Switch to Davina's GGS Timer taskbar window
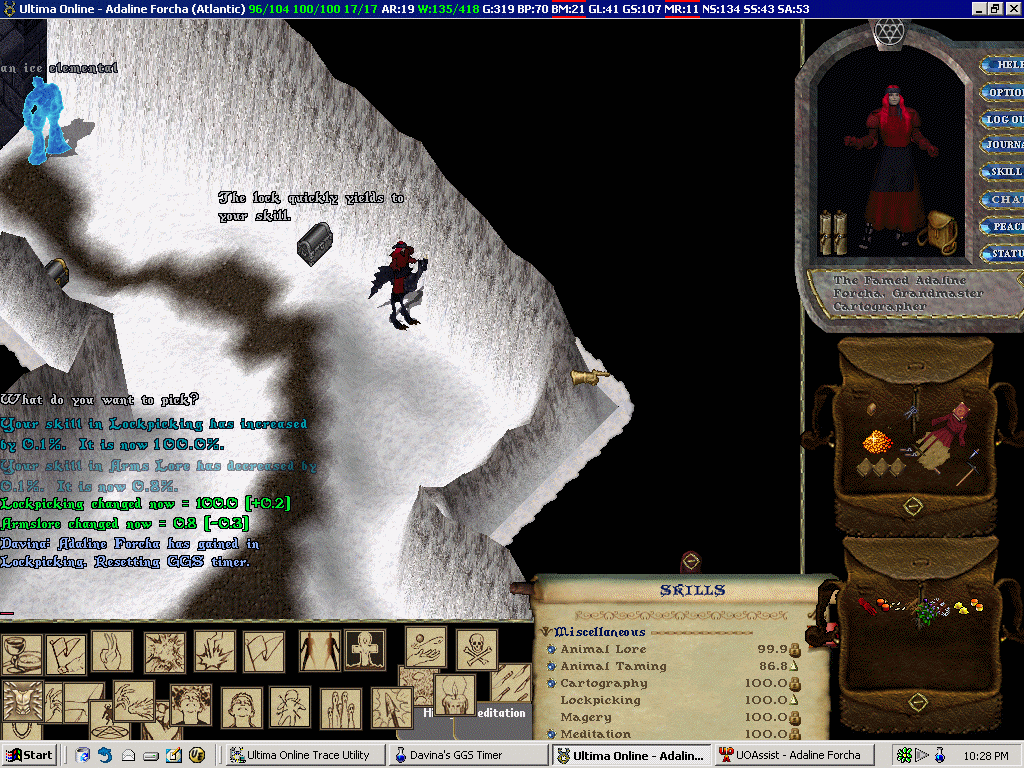Screen dimensions: 1024x768 pyautogui.click(x=463, y=755)
